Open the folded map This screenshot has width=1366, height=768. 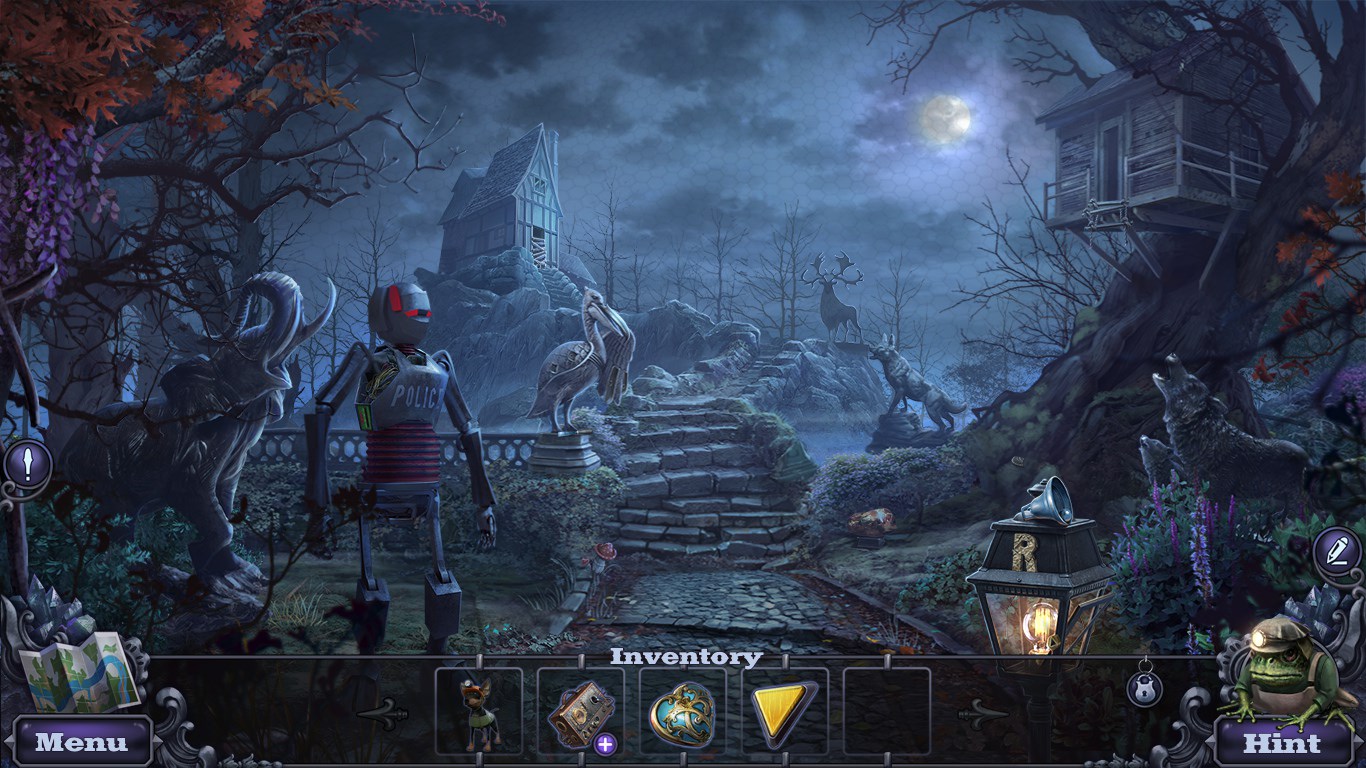tap(80, 670)
